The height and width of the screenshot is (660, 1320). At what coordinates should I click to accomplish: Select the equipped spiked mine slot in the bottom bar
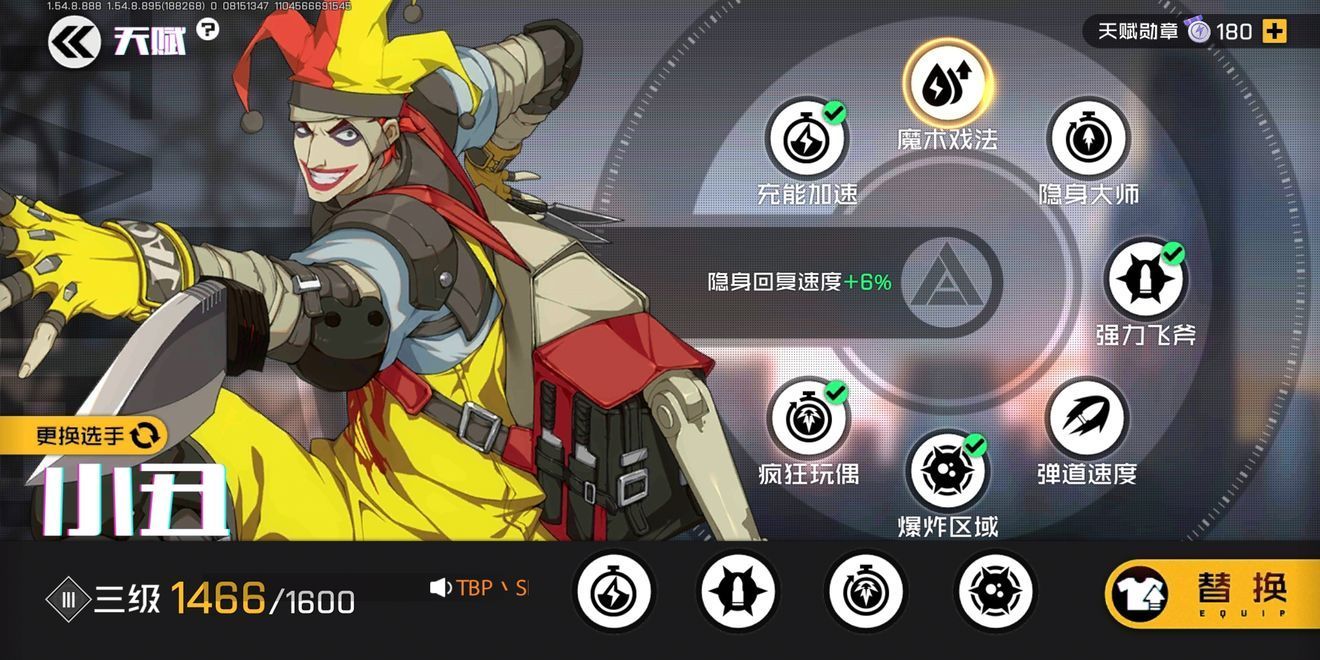click(x=995, y=591)
